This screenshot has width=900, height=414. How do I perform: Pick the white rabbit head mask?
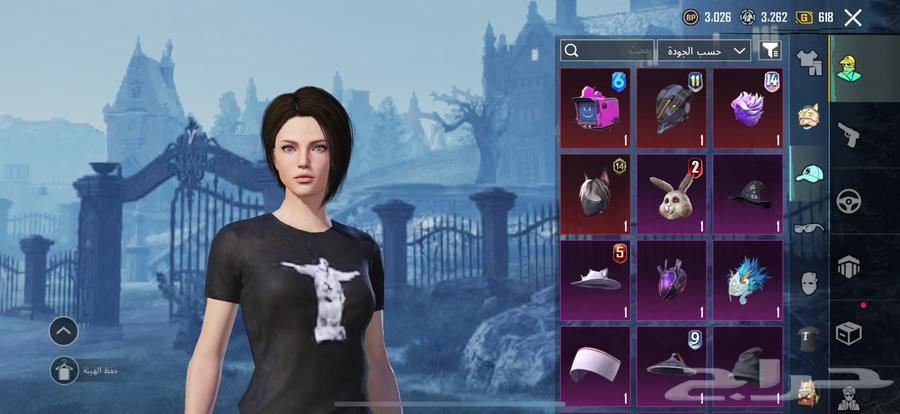(x=671, y=193)
